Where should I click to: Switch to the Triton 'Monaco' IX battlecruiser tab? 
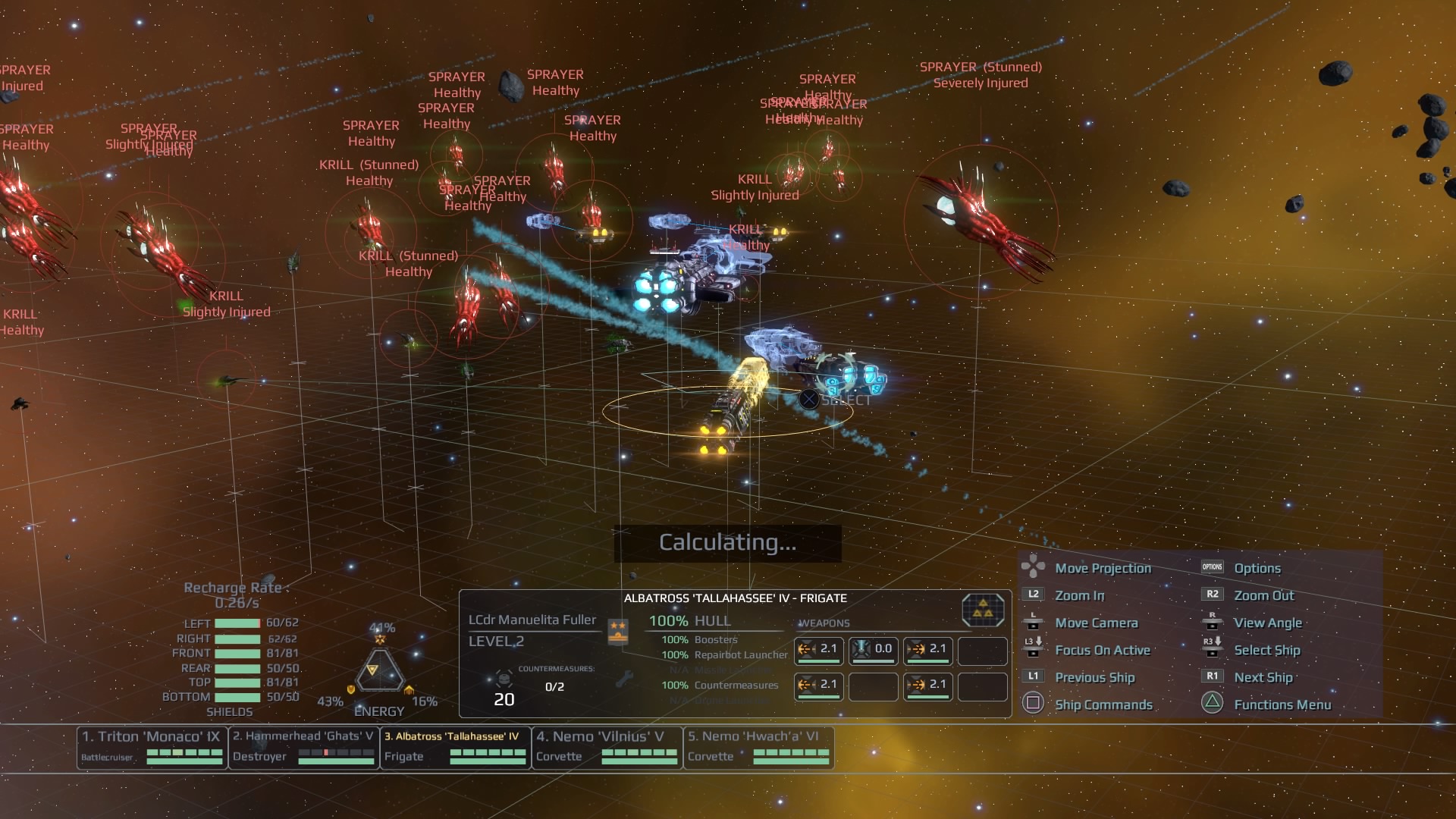[x=151, y=746]
